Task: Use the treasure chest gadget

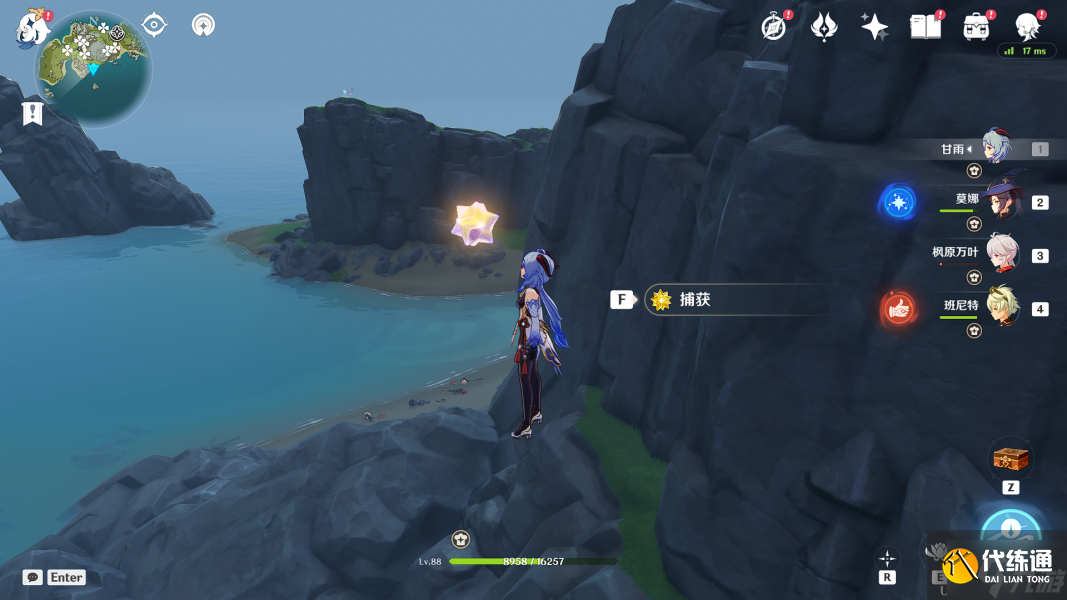Action: pyautogui.click(x=1010, y=460)
